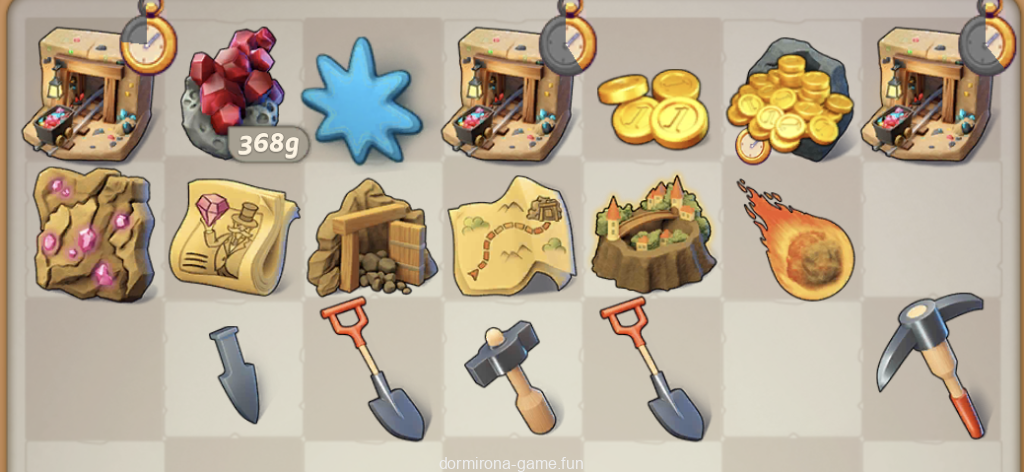This screenshot has width=1024, height=472.
Task: Choose the village island tile
Action: 652,233
